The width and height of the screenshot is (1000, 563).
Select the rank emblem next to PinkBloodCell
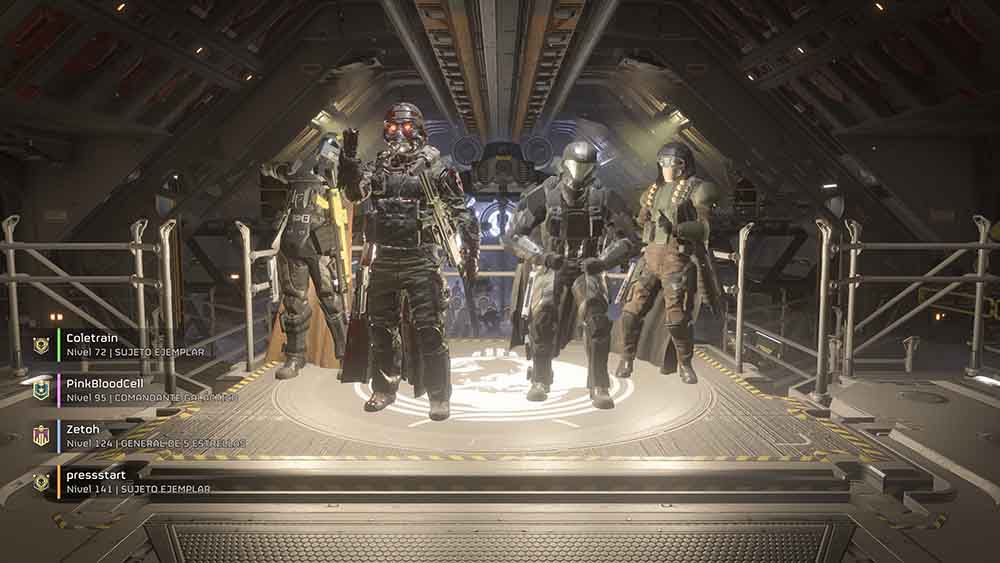(x=41, y=390)
